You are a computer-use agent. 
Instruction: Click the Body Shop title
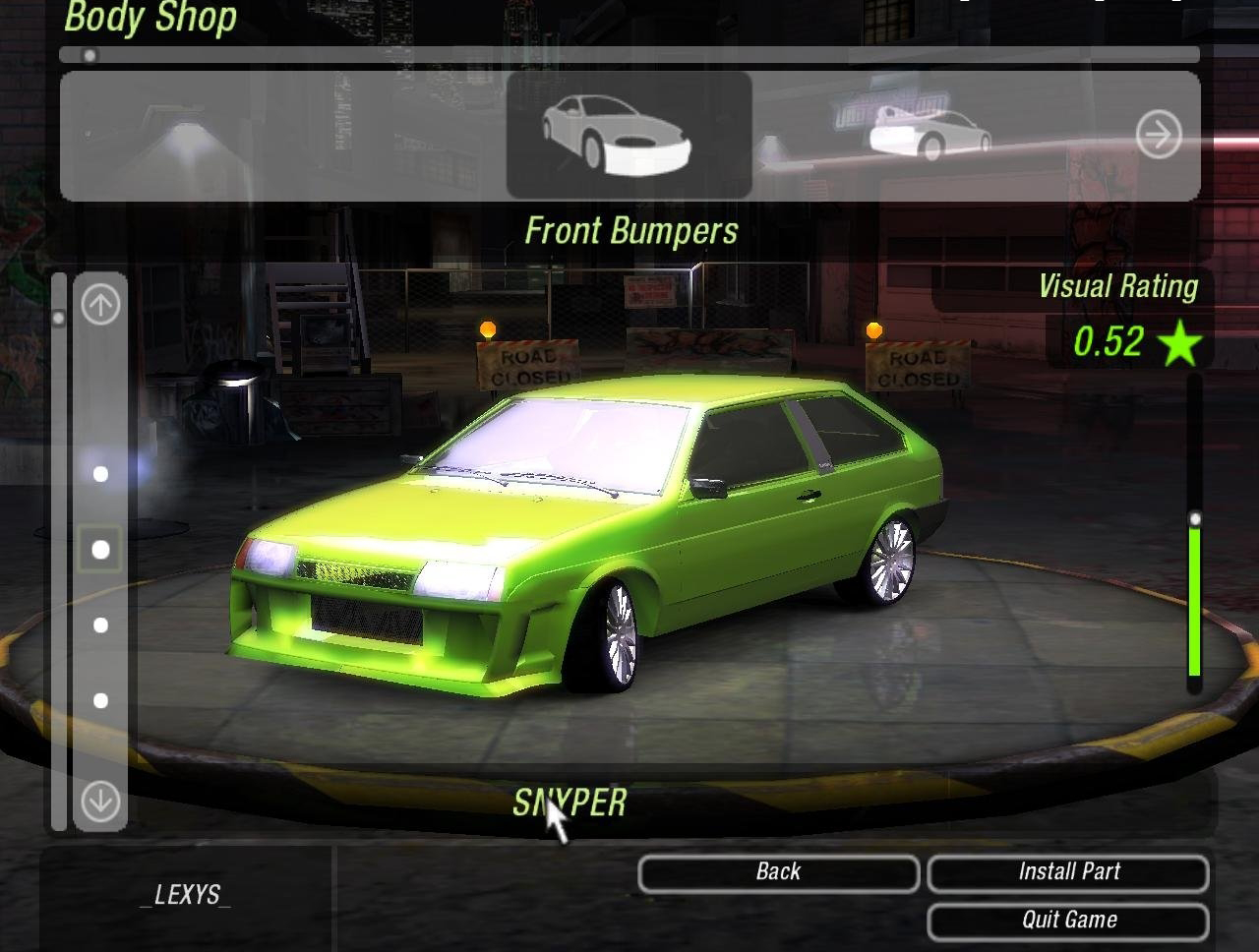coord(149,18)
